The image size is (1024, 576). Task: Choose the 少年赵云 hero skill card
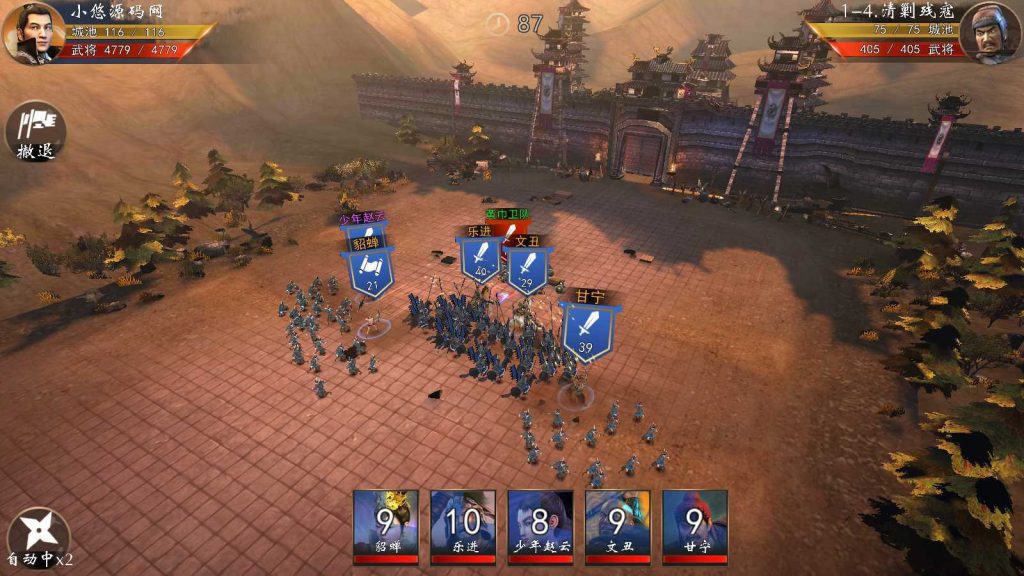coord(540,526)
